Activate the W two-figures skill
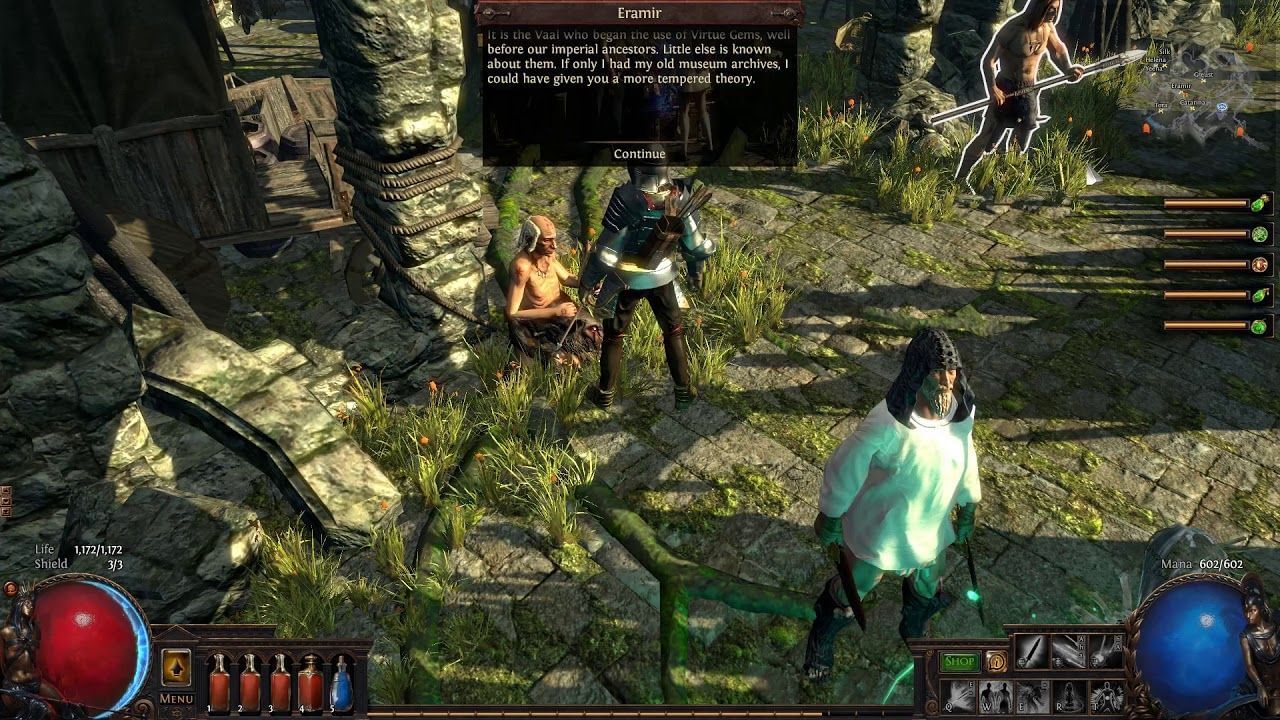This screenshot has height=720, width=1280. coord(995,695)
